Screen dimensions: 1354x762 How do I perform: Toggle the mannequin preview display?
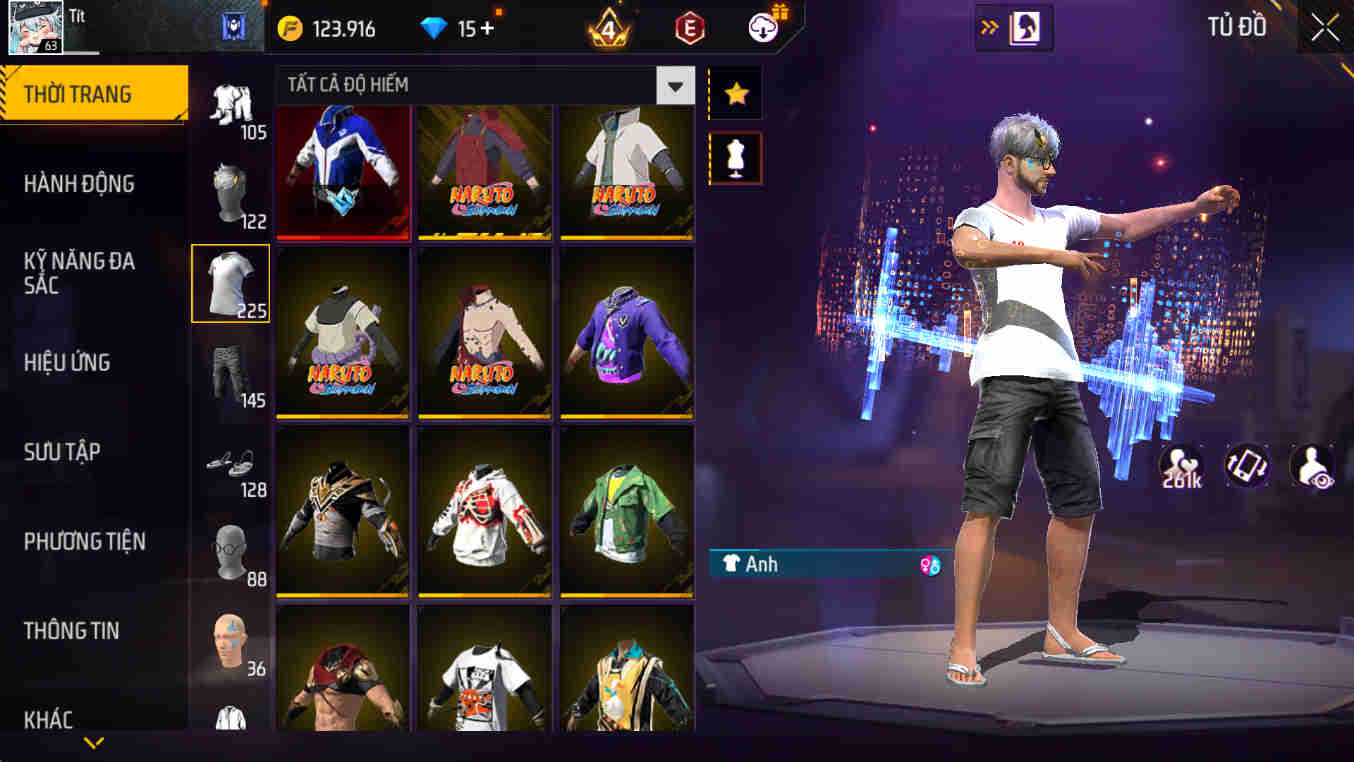coord(736,157)
